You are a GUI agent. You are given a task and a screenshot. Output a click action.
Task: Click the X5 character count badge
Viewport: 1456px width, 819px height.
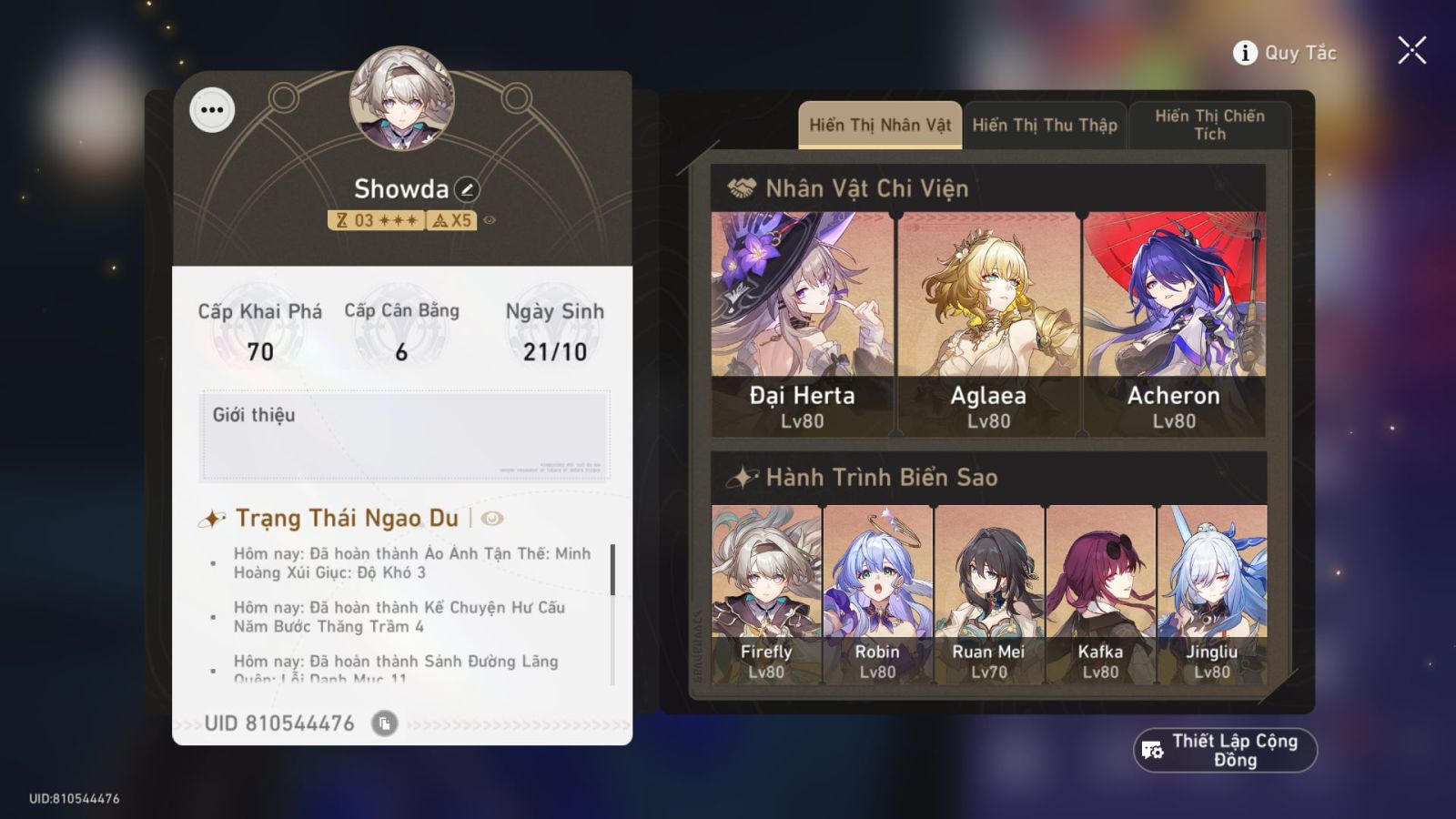pos(450,220)
